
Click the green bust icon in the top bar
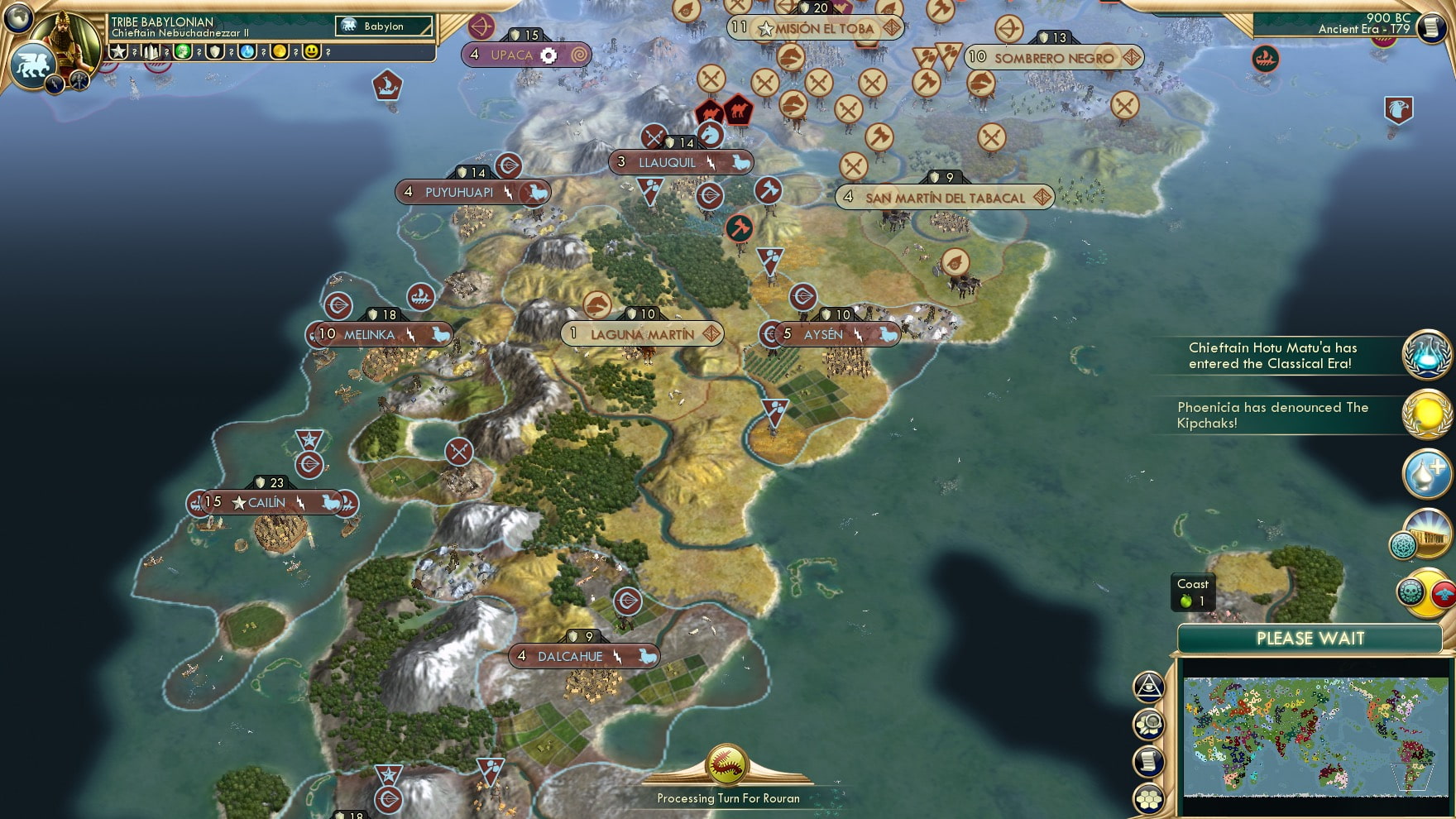(183, 51)
